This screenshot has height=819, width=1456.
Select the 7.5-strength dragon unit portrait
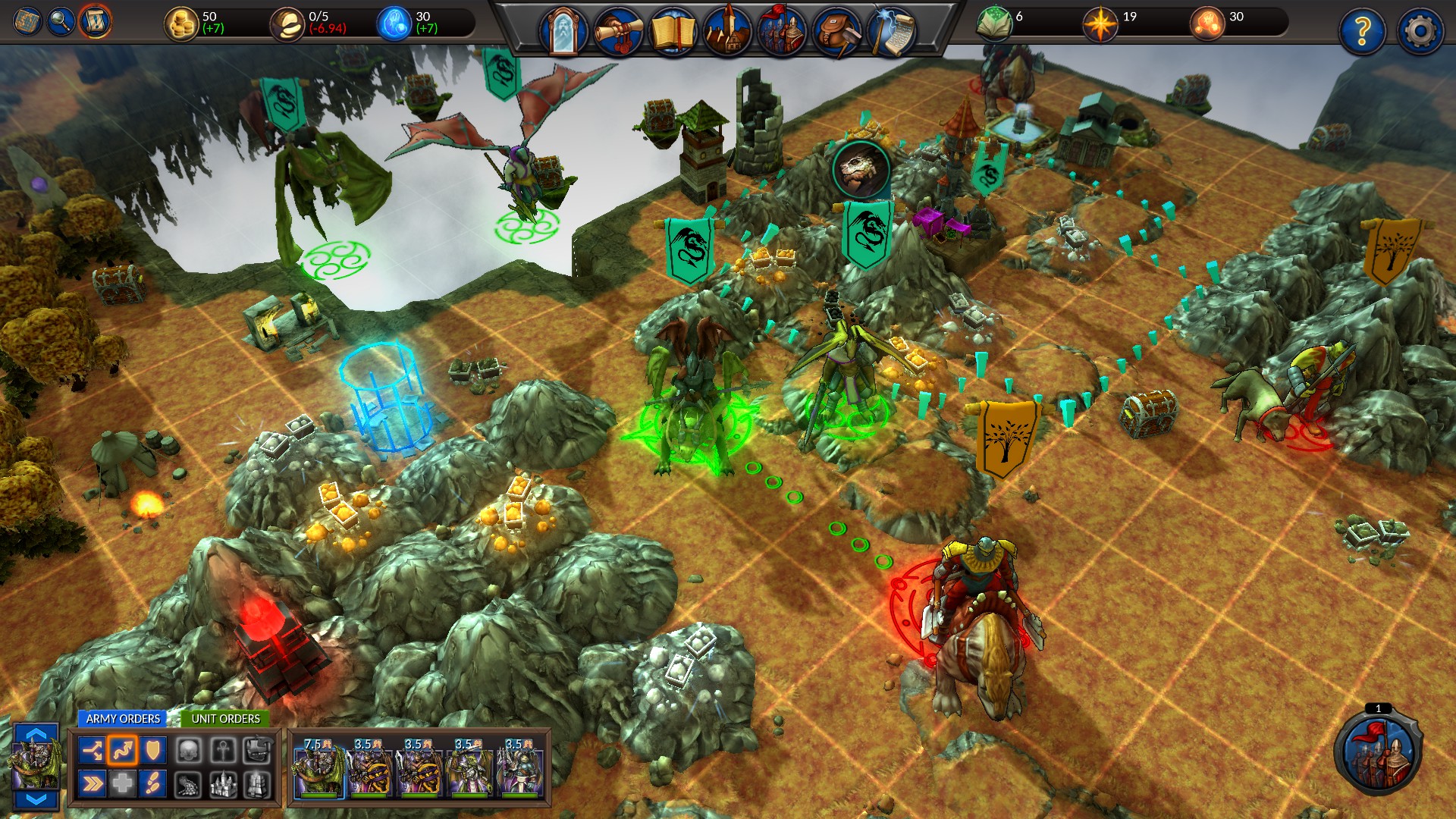click(x=318, y=770)
